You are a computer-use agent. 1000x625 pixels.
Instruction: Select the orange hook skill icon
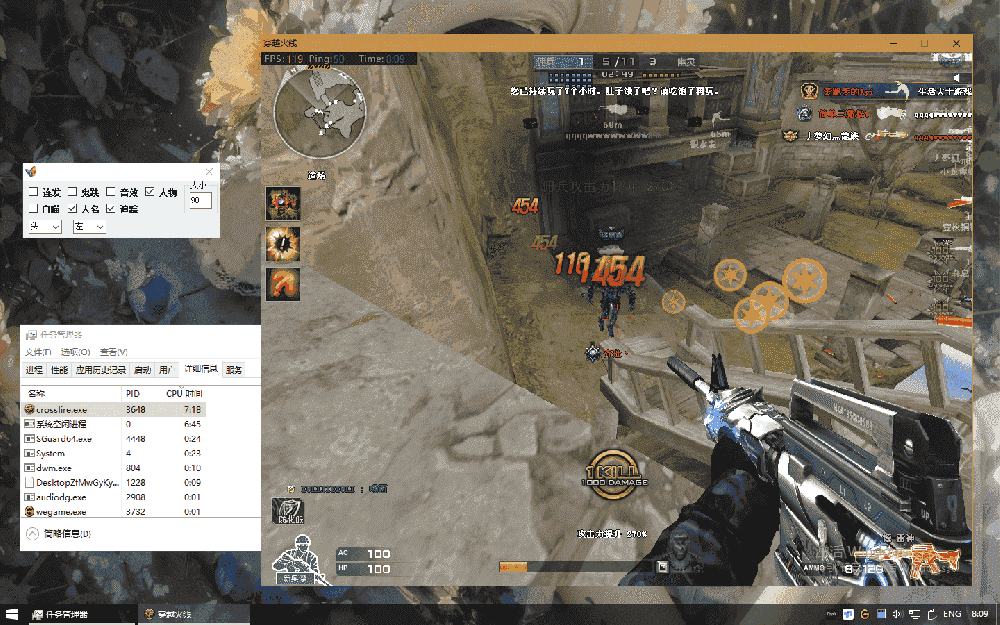[282, 283]
